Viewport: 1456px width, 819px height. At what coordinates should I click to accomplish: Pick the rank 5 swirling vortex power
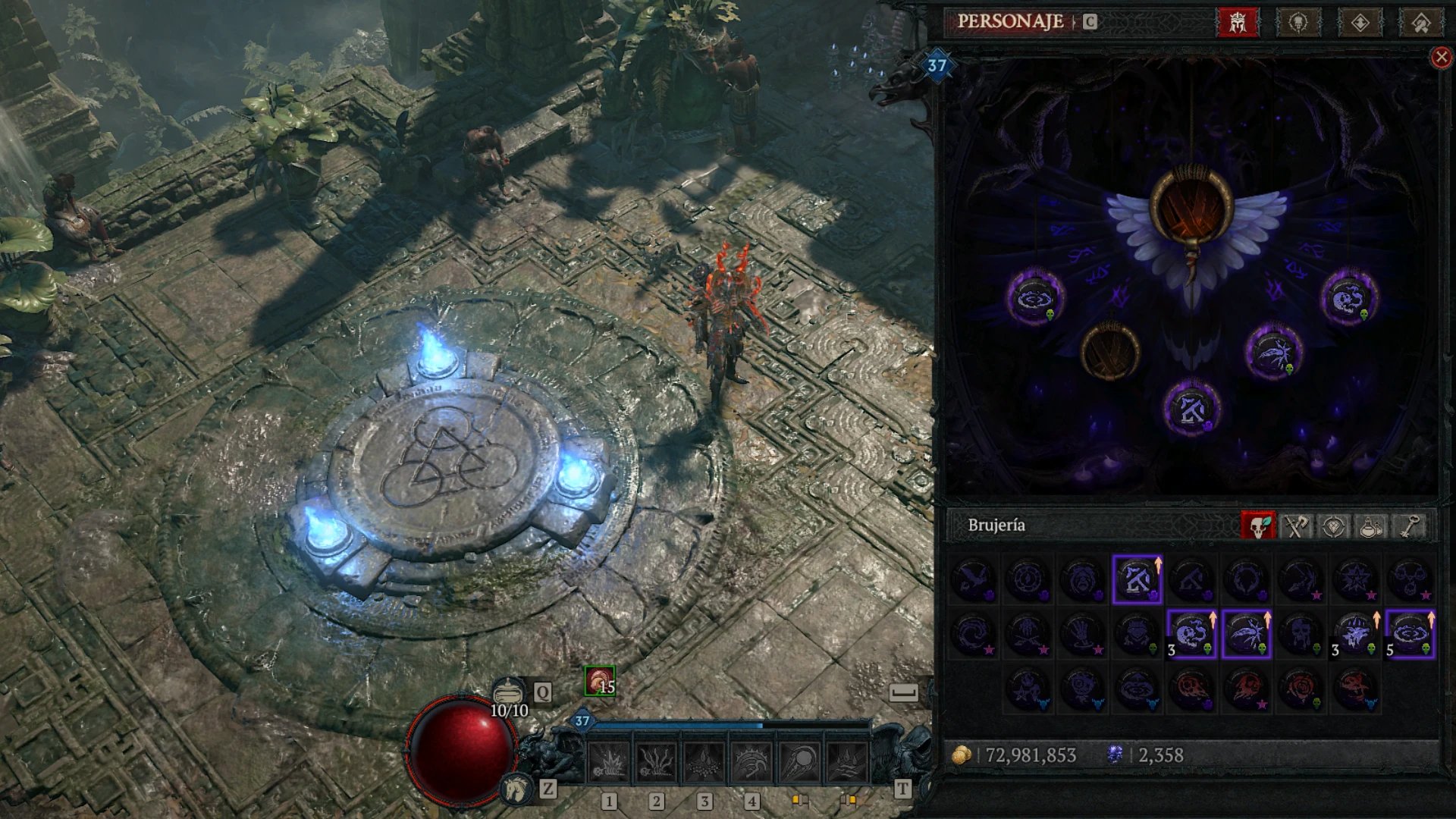pyautogui.click(x=1410, y=634)
